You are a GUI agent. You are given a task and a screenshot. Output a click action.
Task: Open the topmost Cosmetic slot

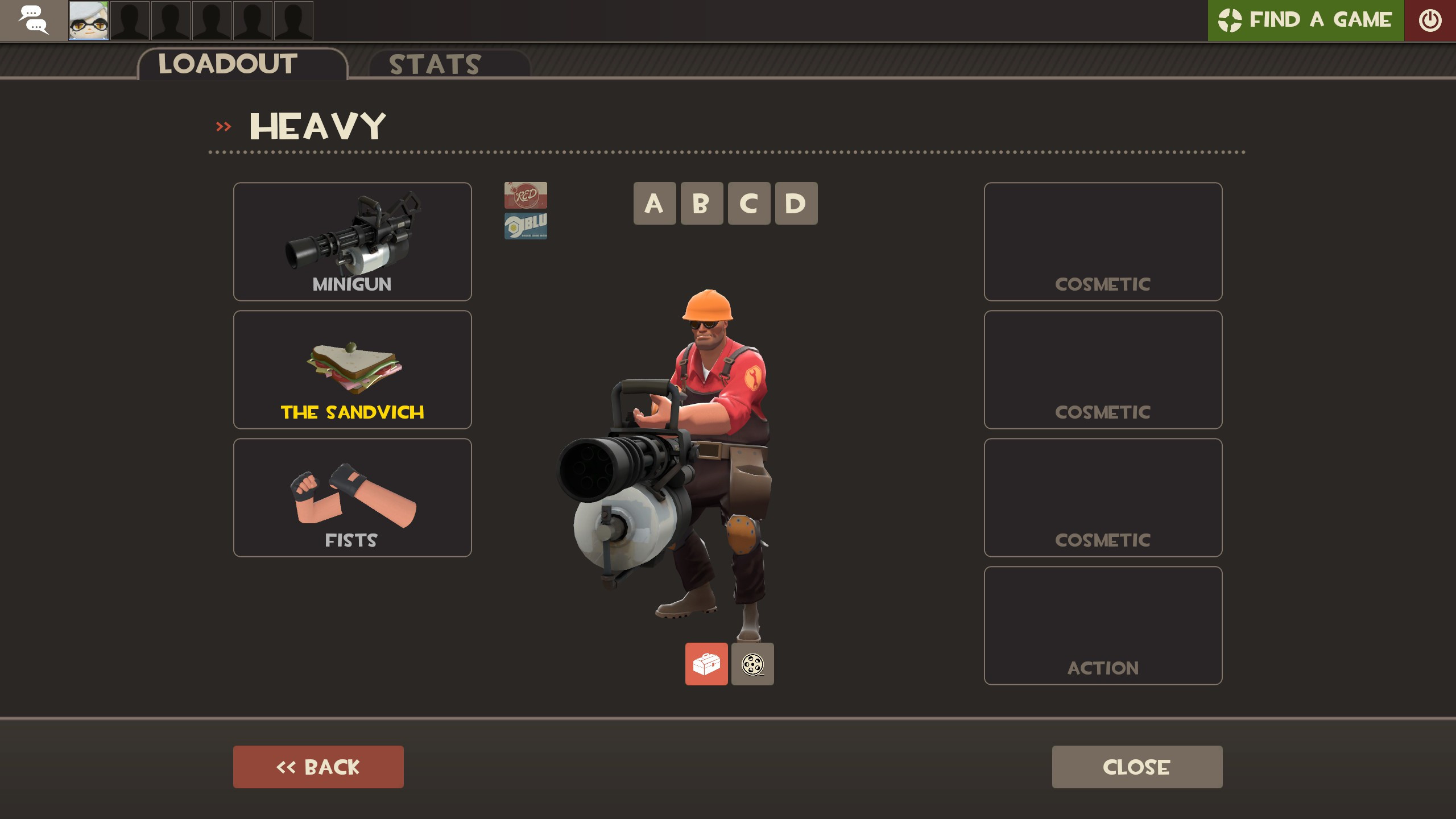pyautogui.click(x=1102, y=242)
